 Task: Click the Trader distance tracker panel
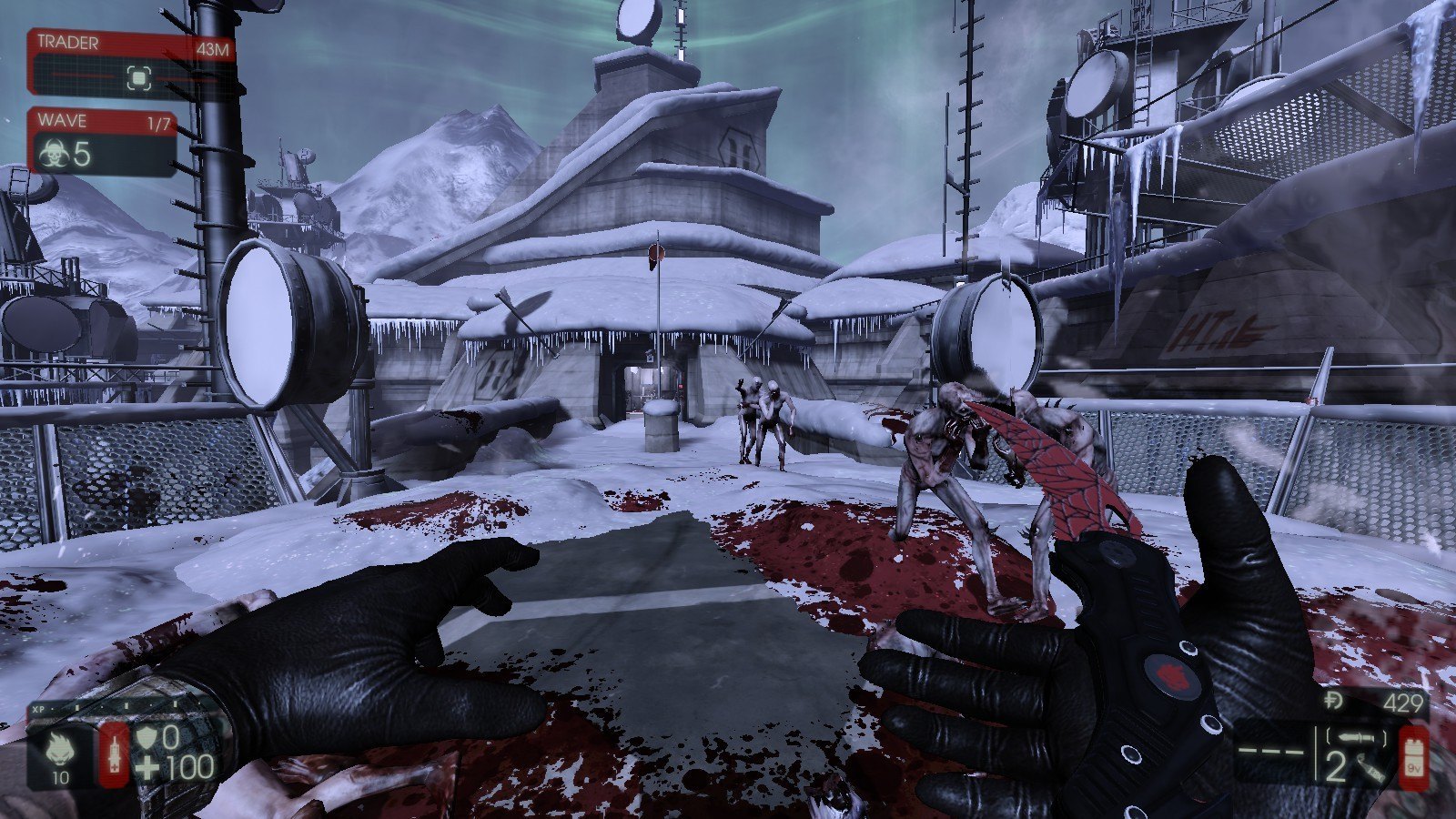(132, 62)
